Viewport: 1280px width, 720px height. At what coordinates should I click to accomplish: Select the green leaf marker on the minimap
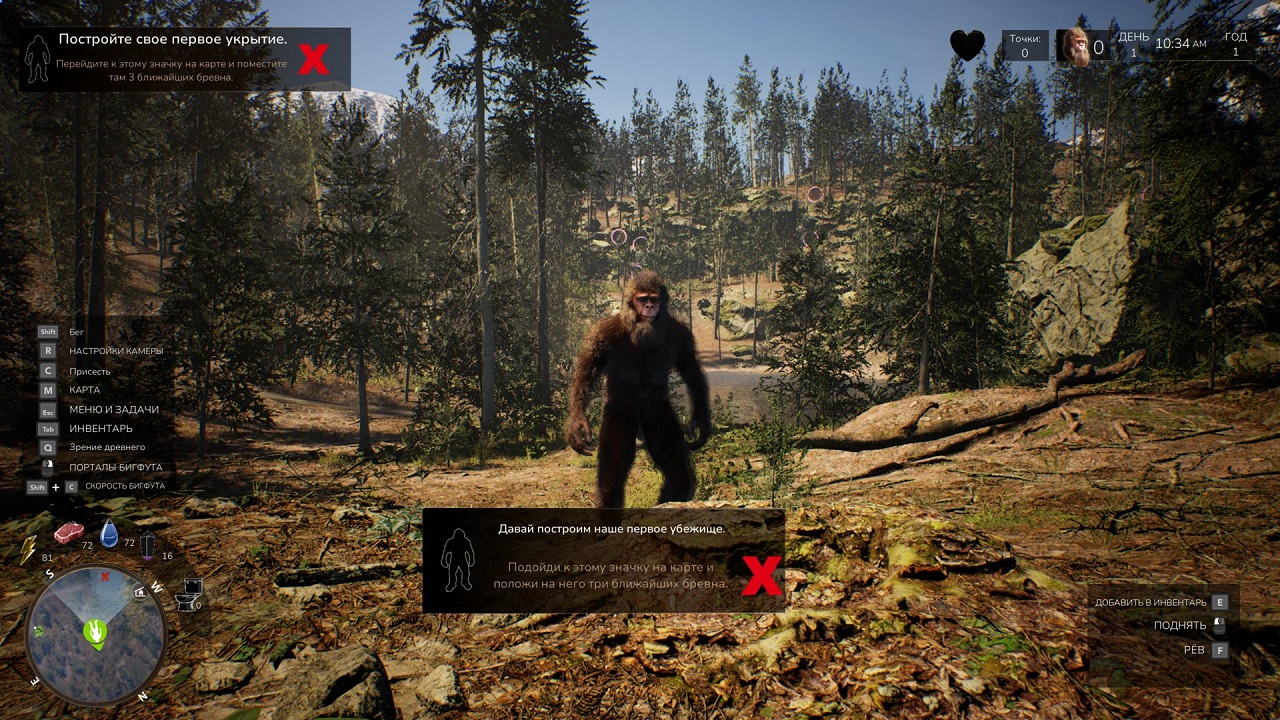[x=38, y=630]
